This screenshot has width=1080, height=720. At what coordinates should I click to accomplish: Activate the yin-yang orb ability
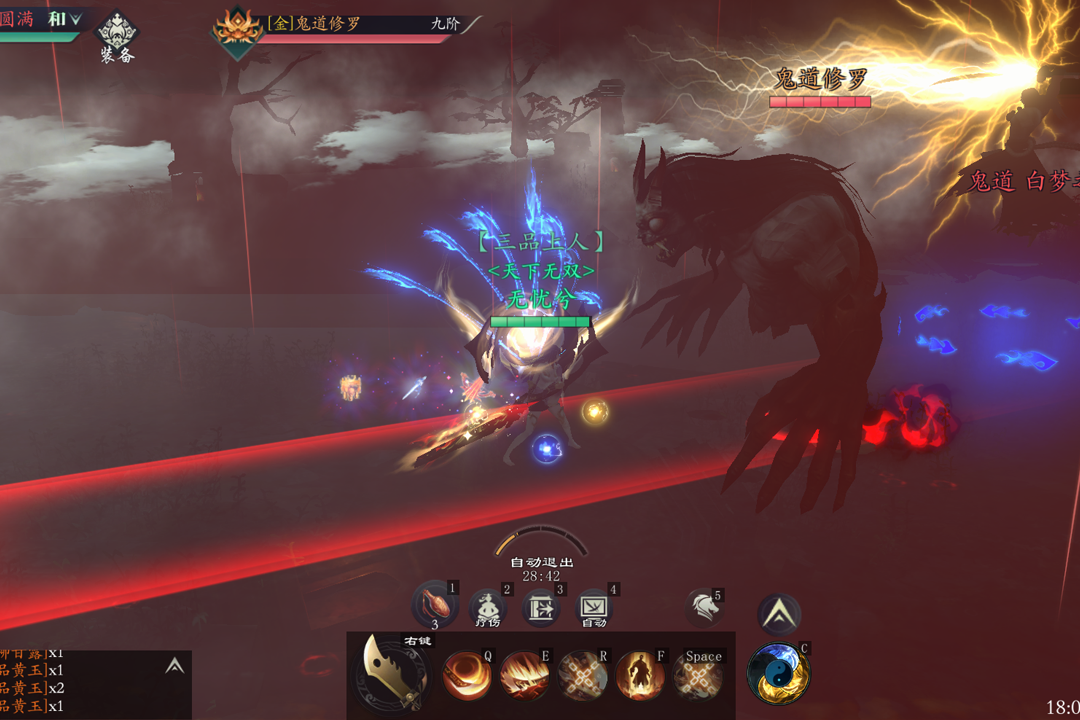coord(779,673)
